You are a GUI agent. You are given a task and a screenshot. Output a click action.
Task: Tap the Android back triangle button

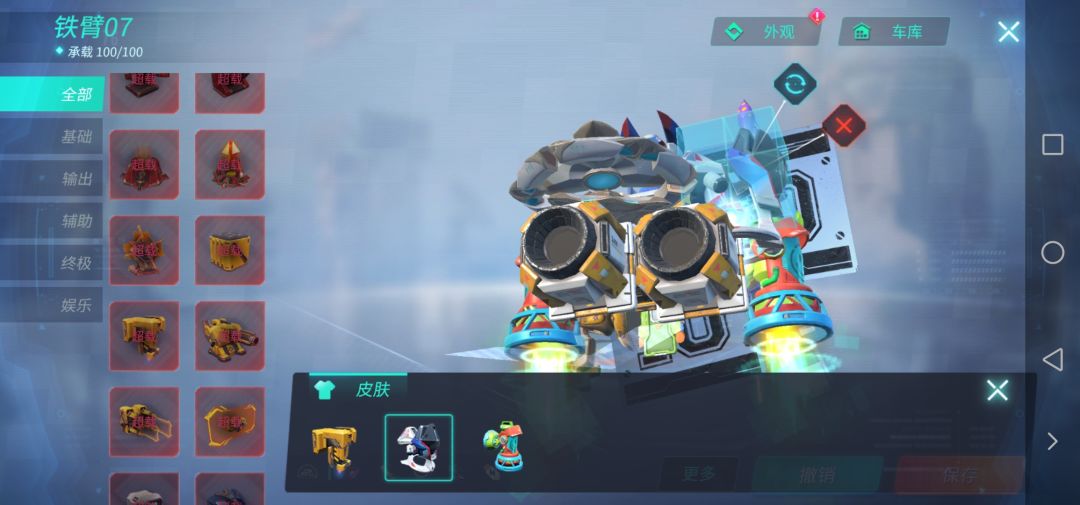click(x=1052, y=359)
